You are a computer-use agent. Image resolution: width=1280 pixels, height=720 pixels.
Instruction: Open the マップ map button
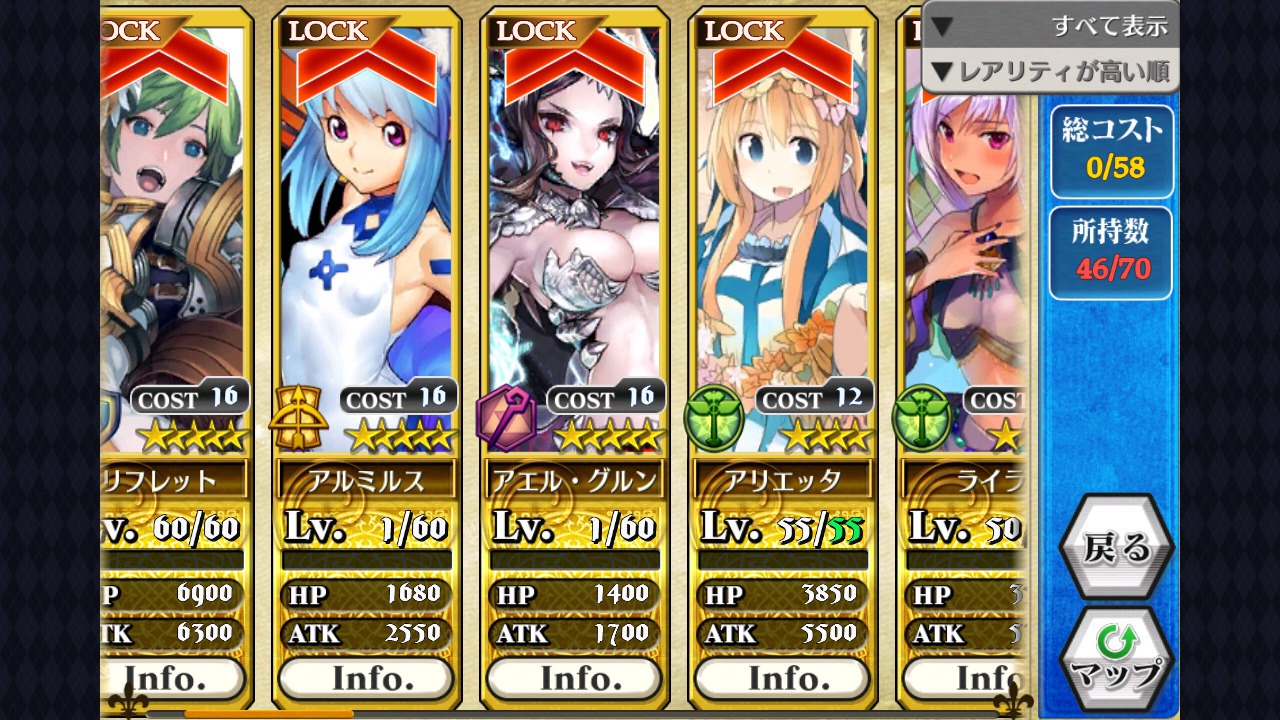(1116, 658)
